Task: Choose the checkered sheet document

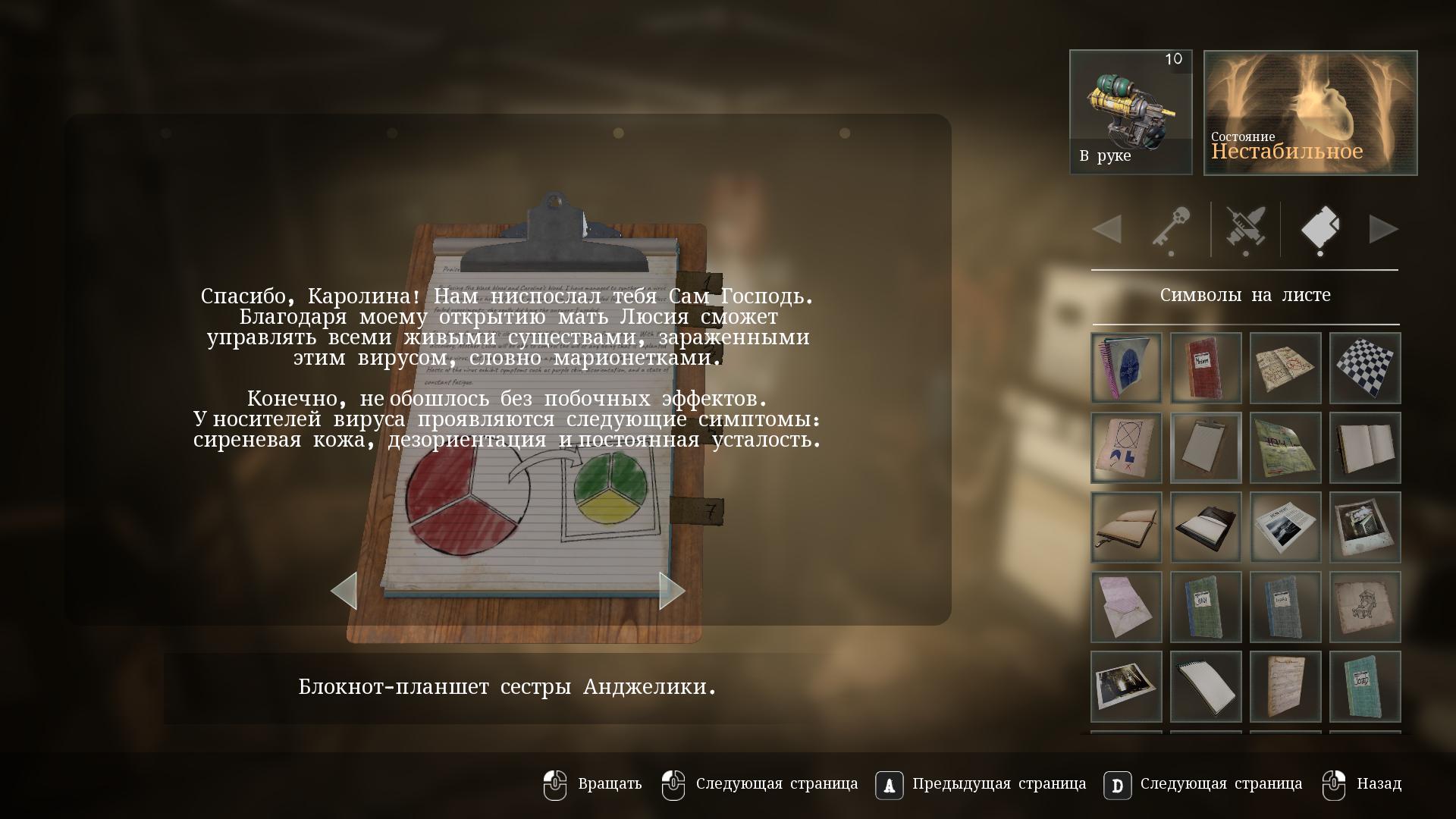Action: [x=1364, y=368]
